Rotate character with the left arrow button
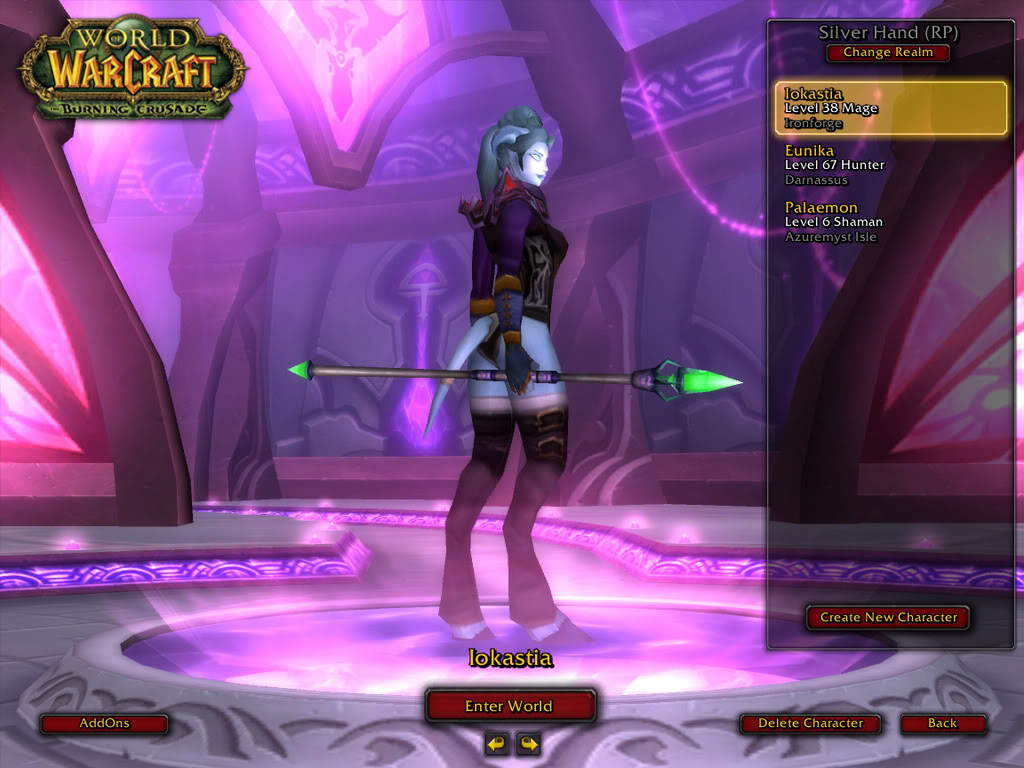This screenshot has height=768, width=1024. [x=497, y=743]
